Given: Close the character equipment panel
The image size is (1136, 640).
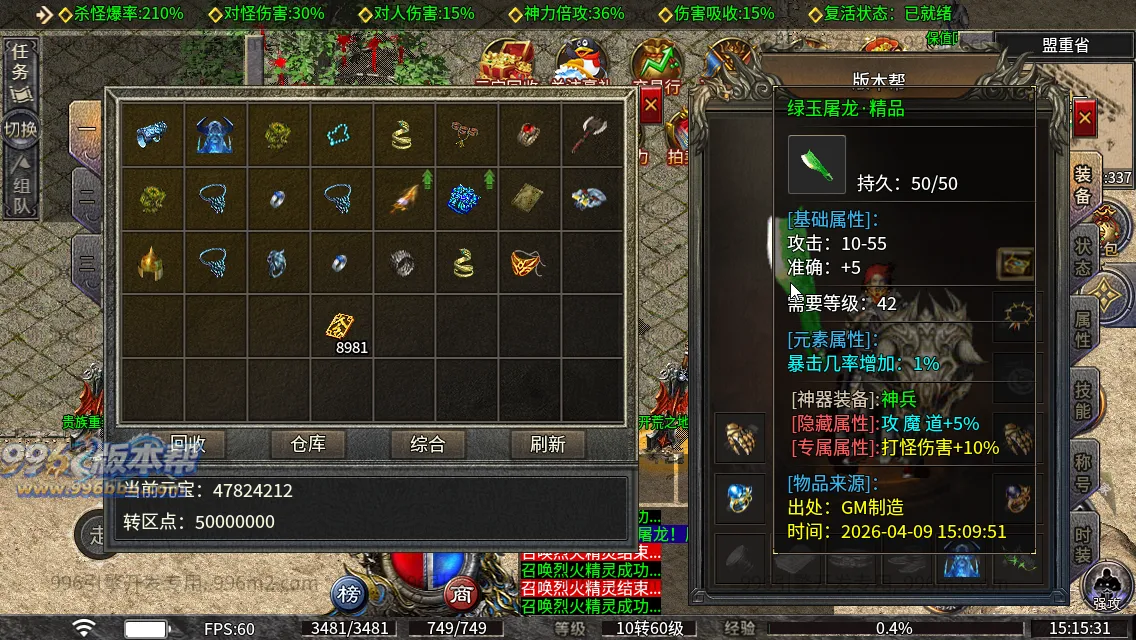Looking at the screenshot, I should [1085, 118].
